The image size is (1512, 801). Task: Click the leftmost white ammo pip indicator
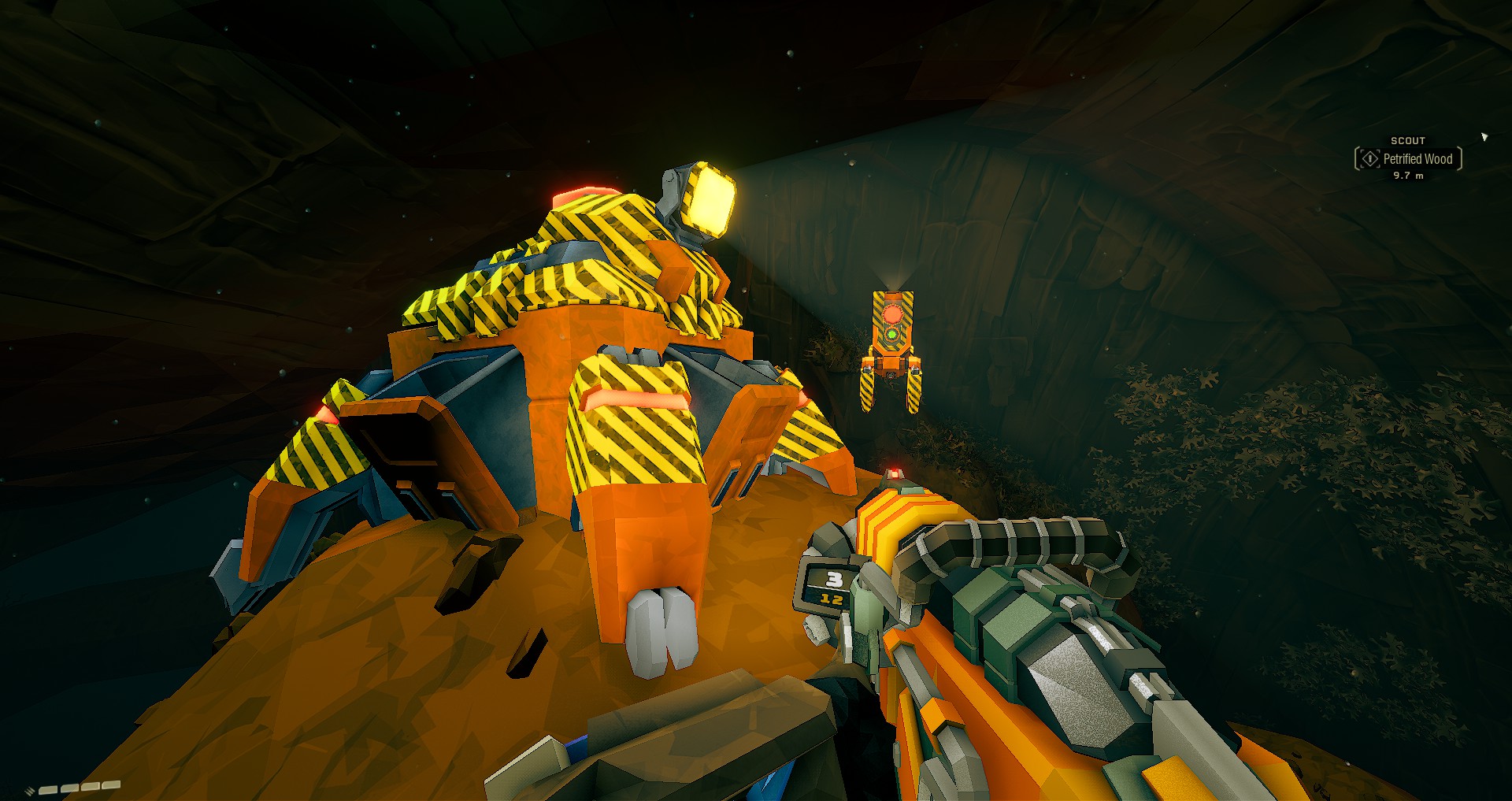(49, 790)
